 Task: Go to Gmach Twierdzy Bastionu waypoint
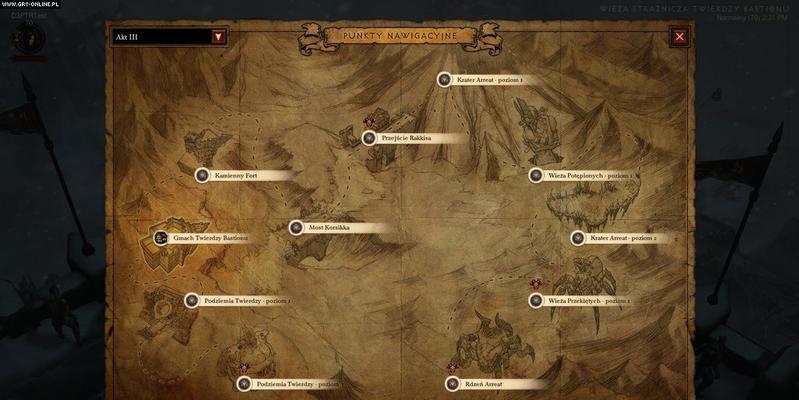(162, 238)
